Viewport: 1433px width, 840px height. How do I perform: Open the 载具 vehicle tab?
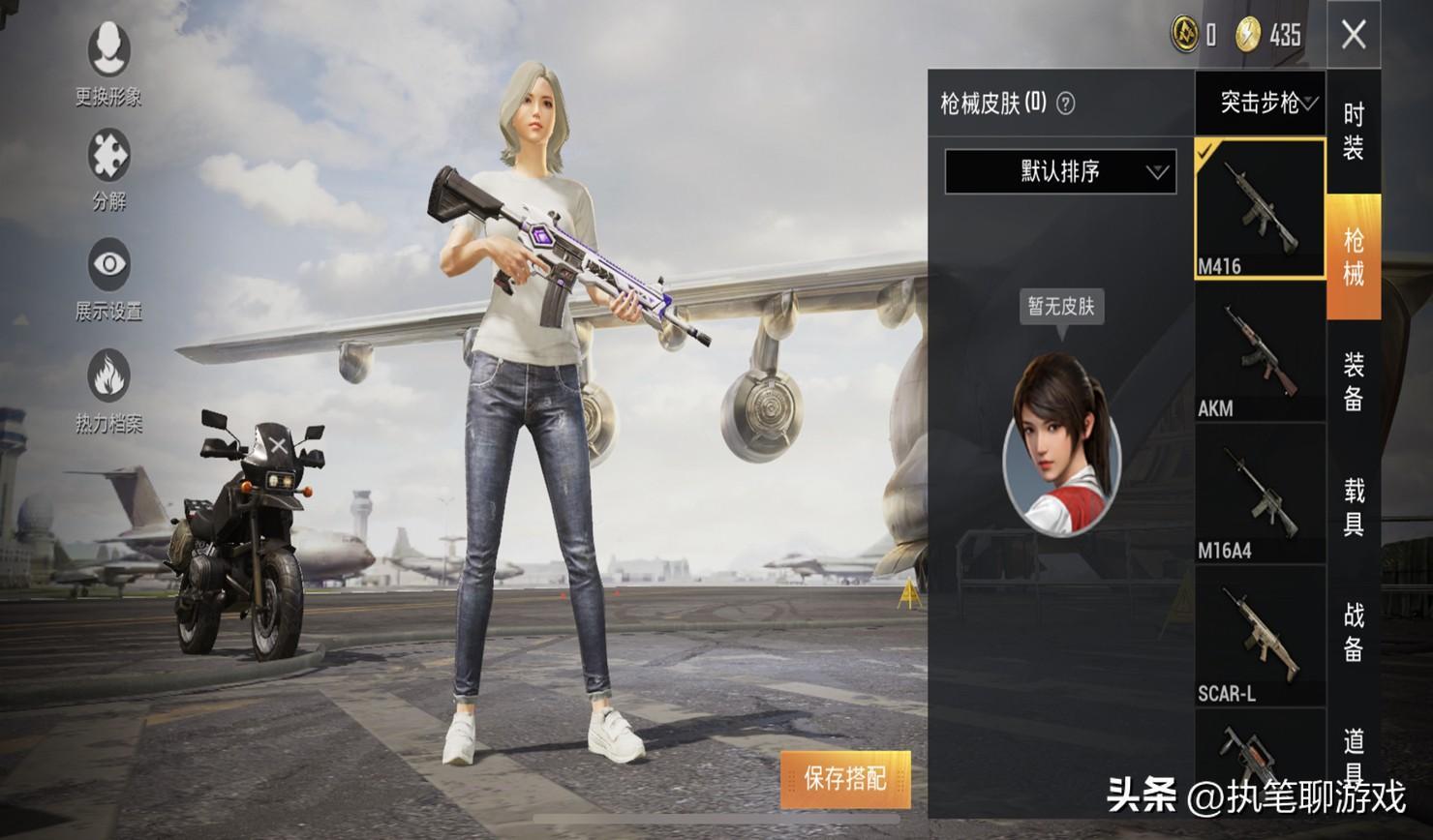point(1354,506)
